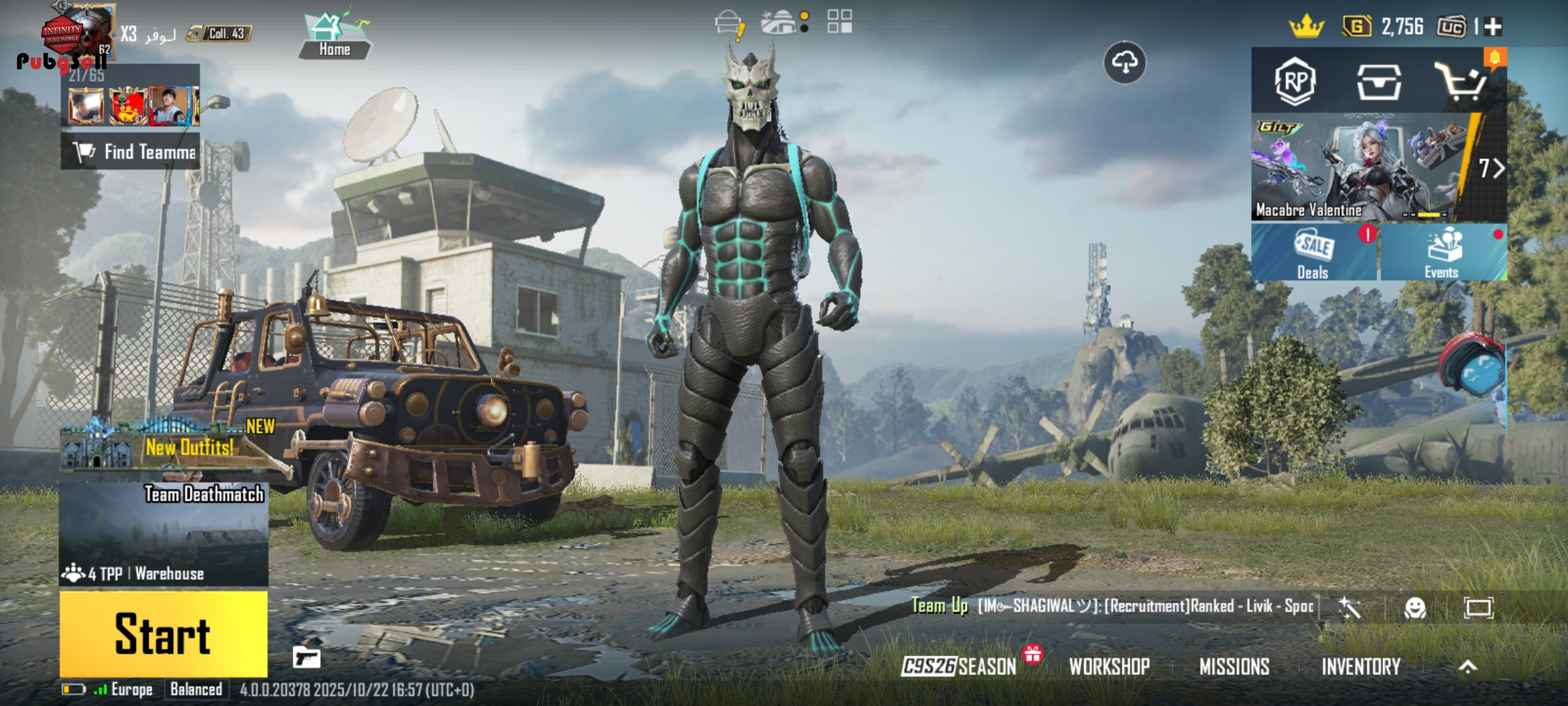Expand the bottom menu arrow
Screen dimensions: 1568x706
(1467, 666)
